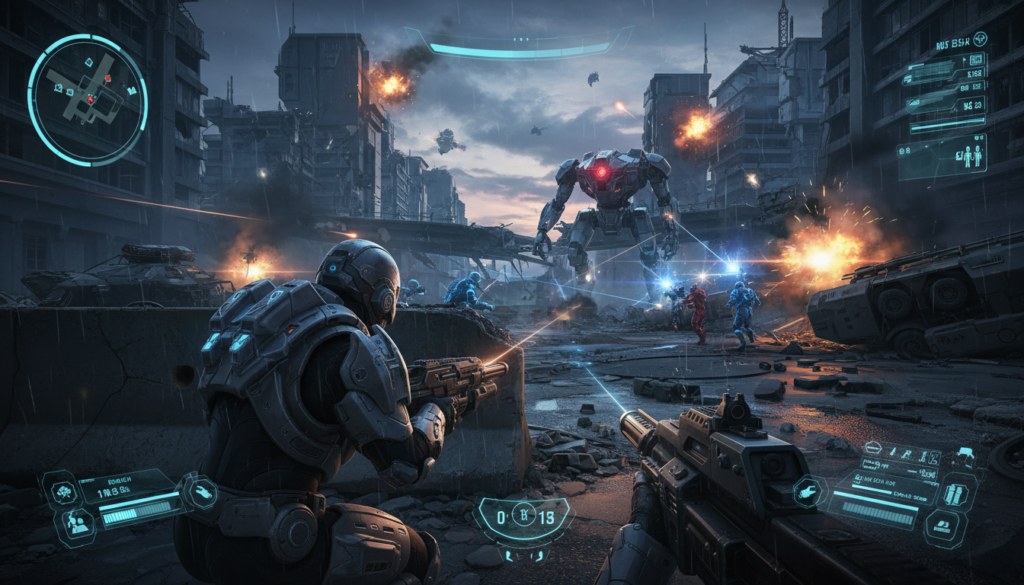Screen dimensions: 1024x585
Task: Choose the ammo magazines icon
Action: [954, 493]
